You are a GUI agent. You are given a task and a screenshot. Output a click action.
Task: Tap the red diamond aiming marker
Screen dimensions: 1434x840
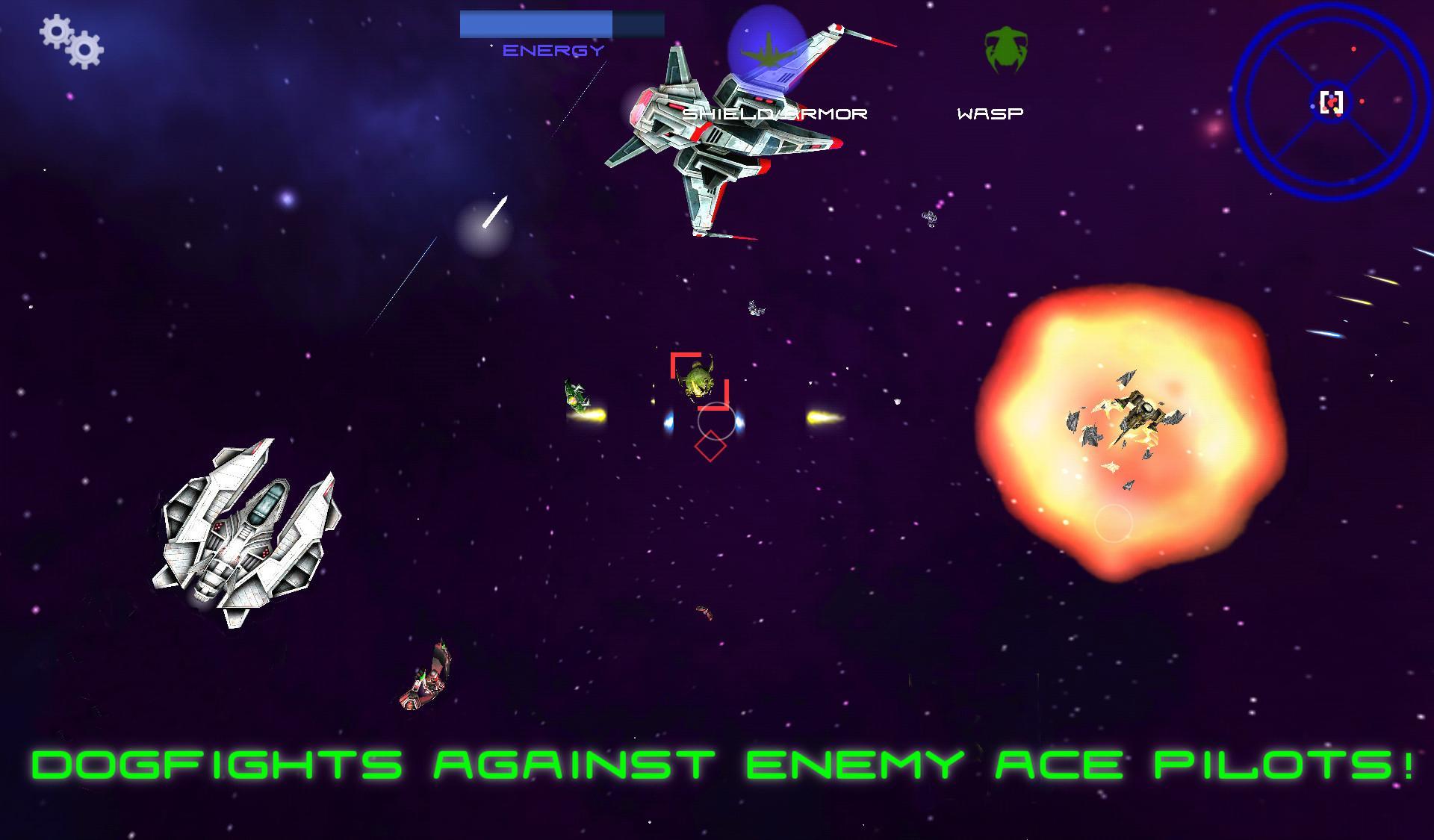[x=710, y=448]
